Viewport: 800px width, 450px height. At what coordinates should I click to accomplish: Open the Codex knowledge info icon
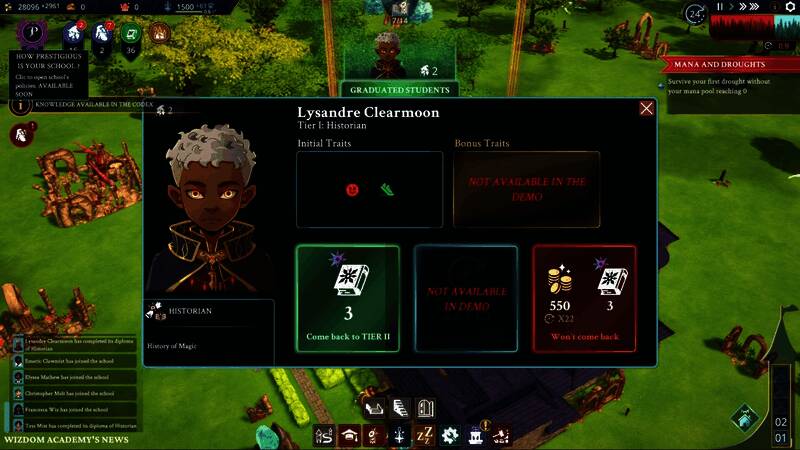pos(21,104)
